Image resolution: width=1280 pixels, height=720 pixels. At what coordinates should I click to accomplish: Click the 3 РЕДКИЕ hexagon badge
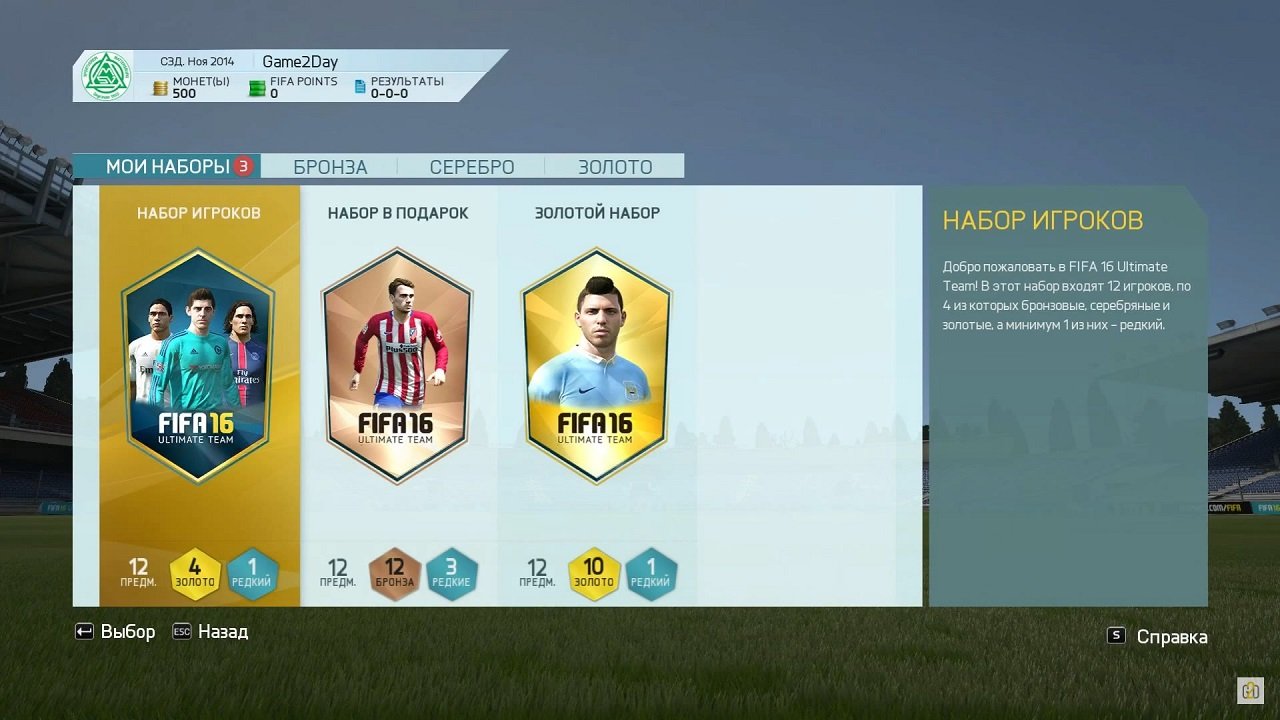coord(452,570)
